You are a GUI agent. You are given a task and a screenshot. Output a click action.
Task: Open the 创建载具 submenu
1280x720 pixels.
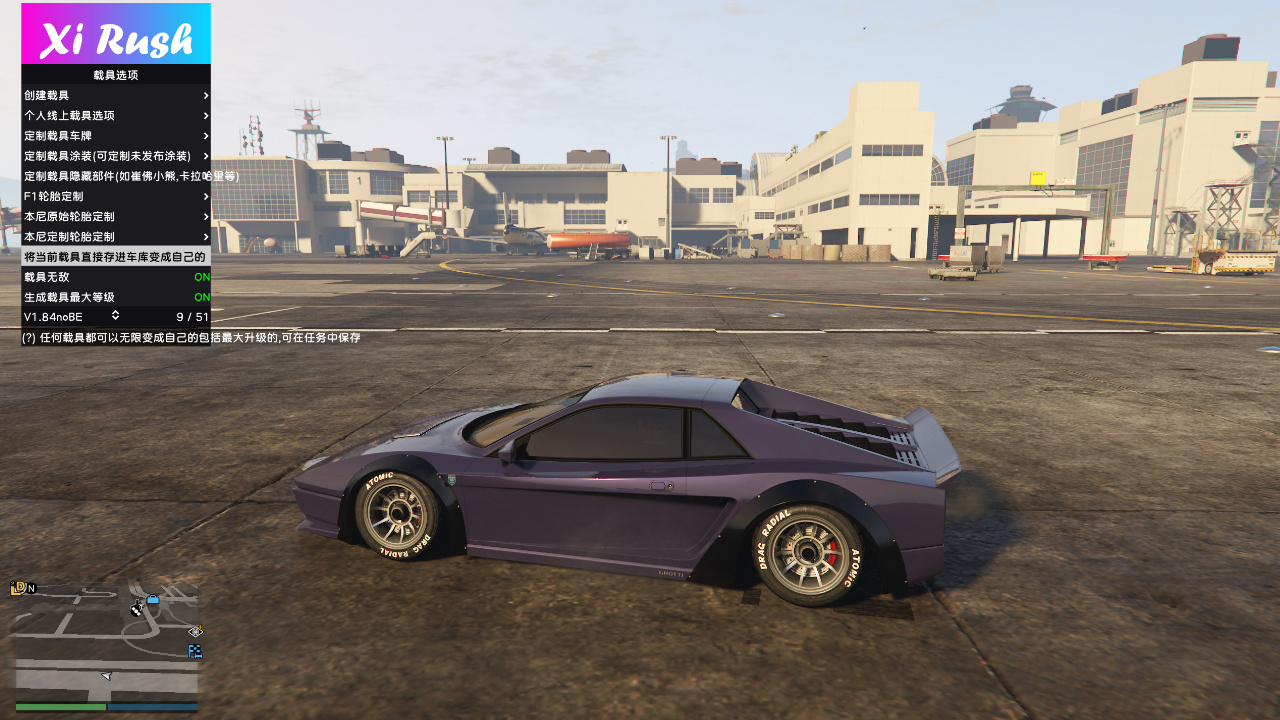[115, 95]
